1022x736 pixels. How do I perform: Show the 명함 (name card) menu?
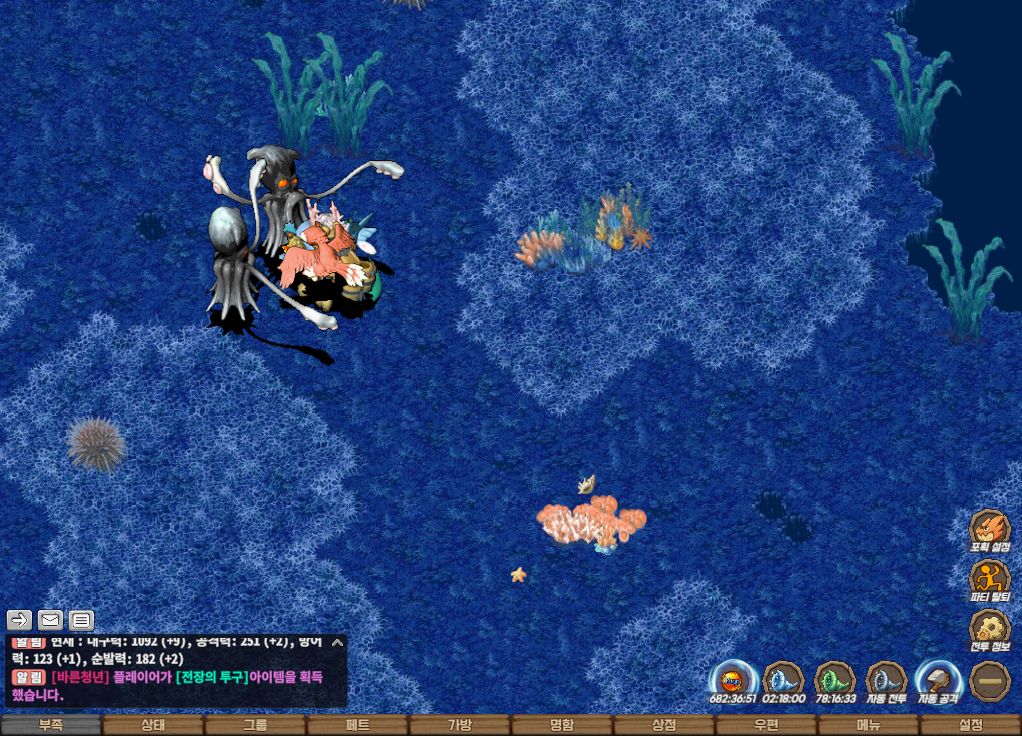(562, 725)
